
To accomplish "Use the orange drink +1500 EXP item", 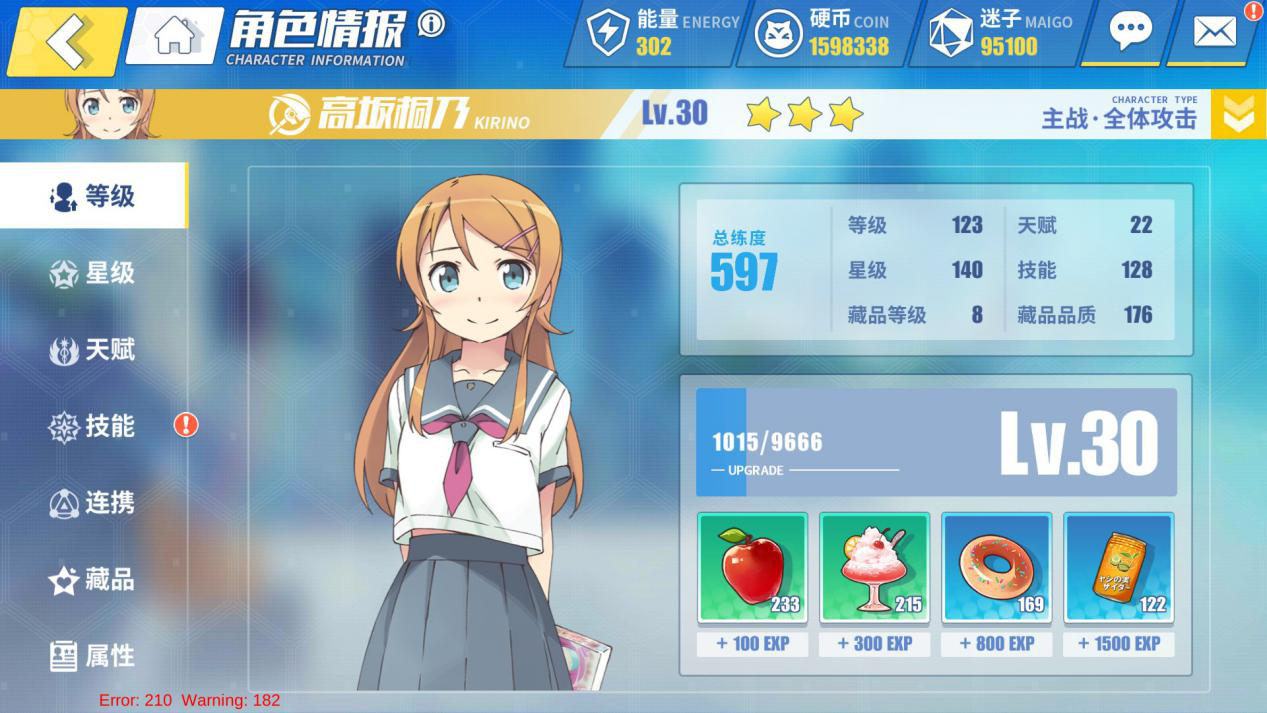I will 1118,568.
